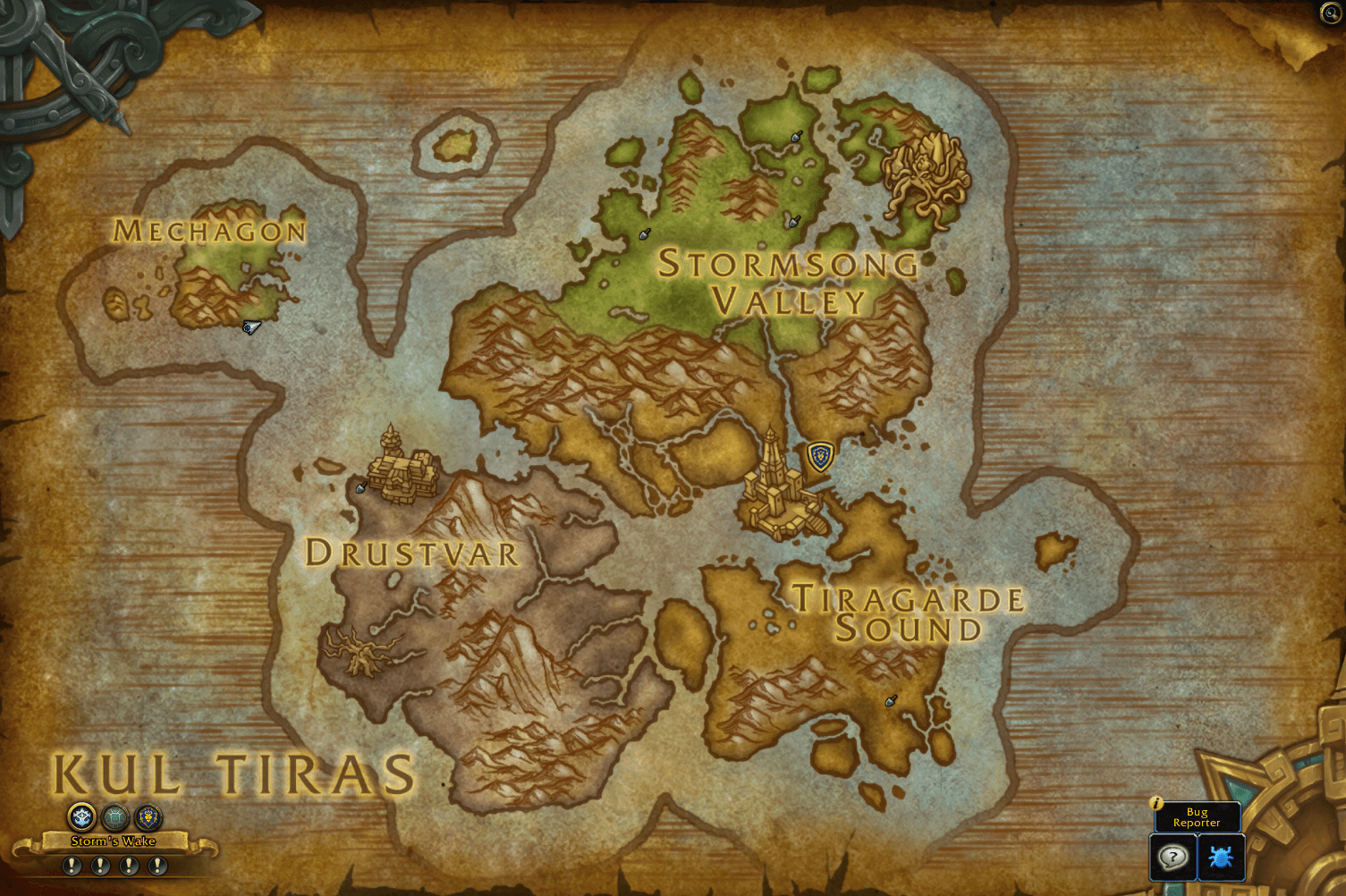This screenshot has height=896, width=1346.
Task: Select the Storm's Wake faction emblem
Action: point(80,816)
